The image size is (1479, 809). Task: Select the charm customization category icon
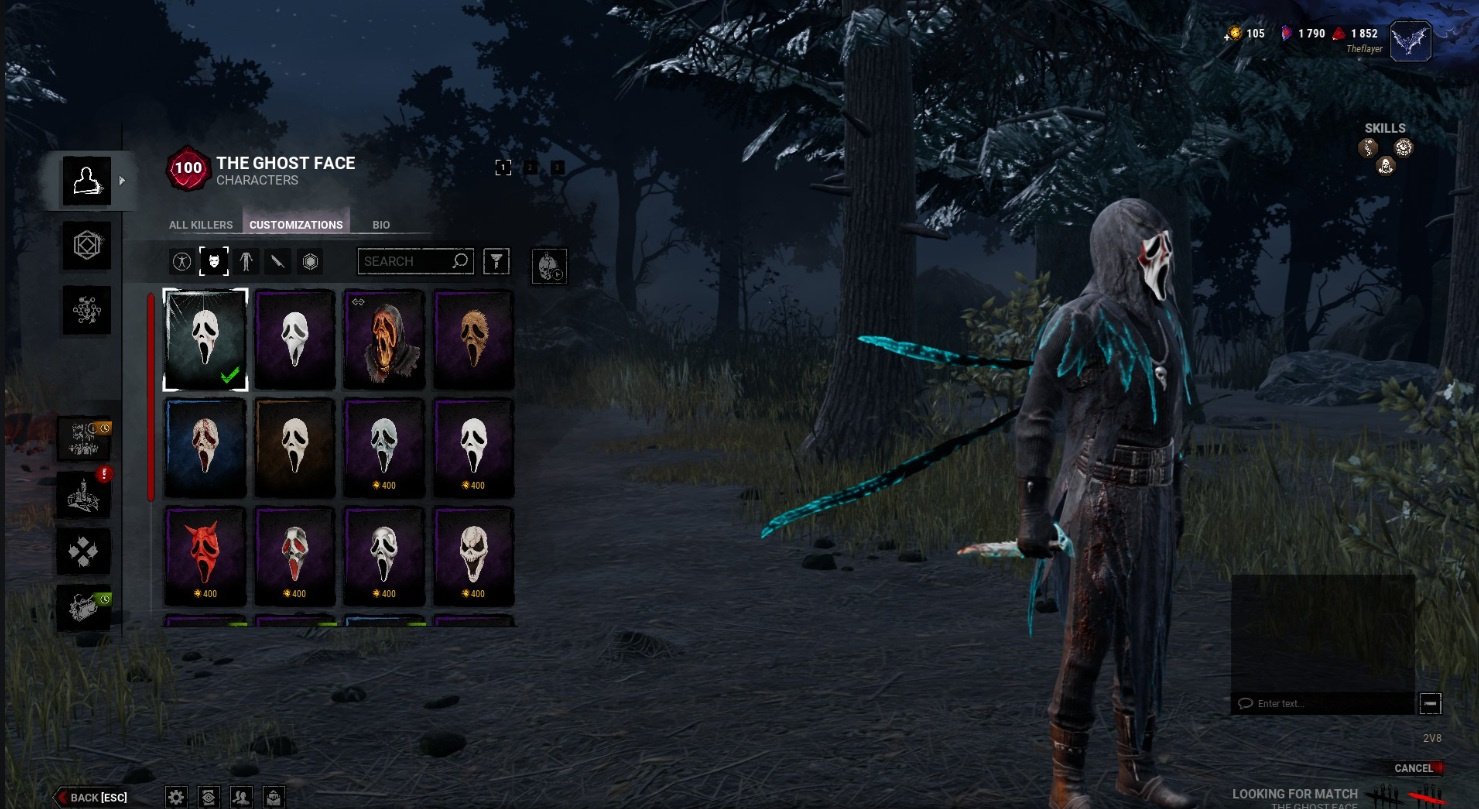coord(311,261)
